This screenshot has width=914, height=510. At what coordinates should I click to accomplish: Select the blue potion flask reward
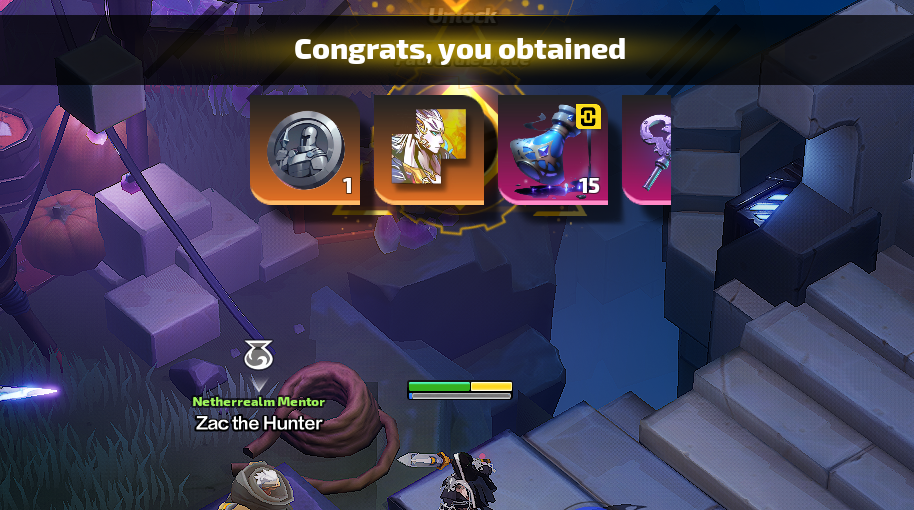(552, 150)
